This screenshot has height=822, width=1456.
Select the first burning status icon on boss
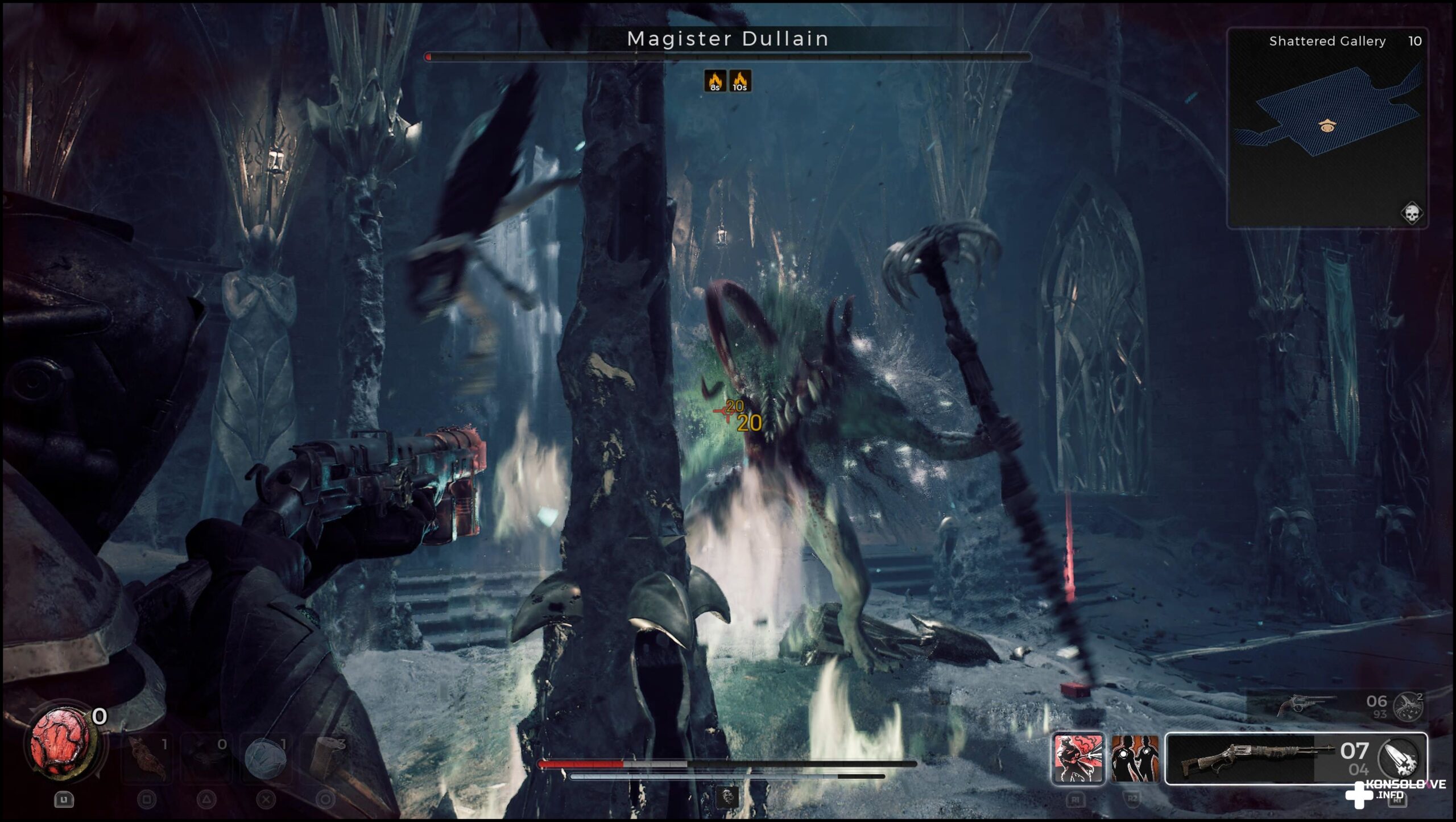point(715,81)
